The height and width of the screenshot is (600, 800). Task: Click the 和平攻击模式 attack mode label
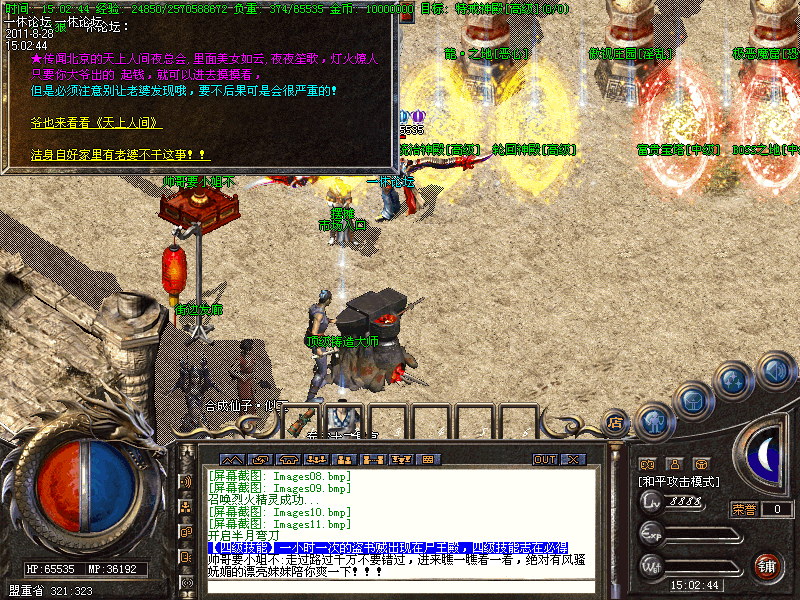(679, 482)
